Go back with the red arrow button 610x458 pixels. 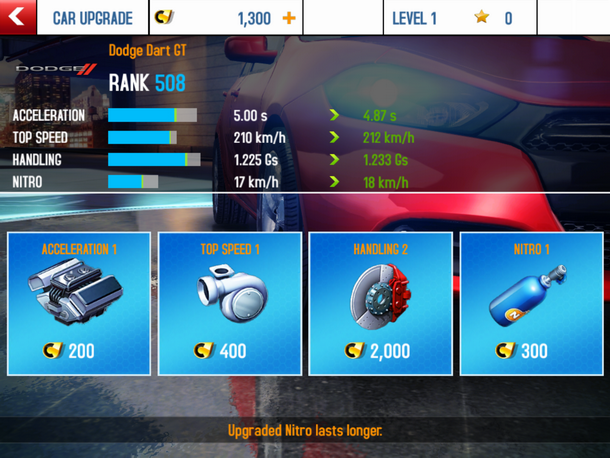point(18,18)
